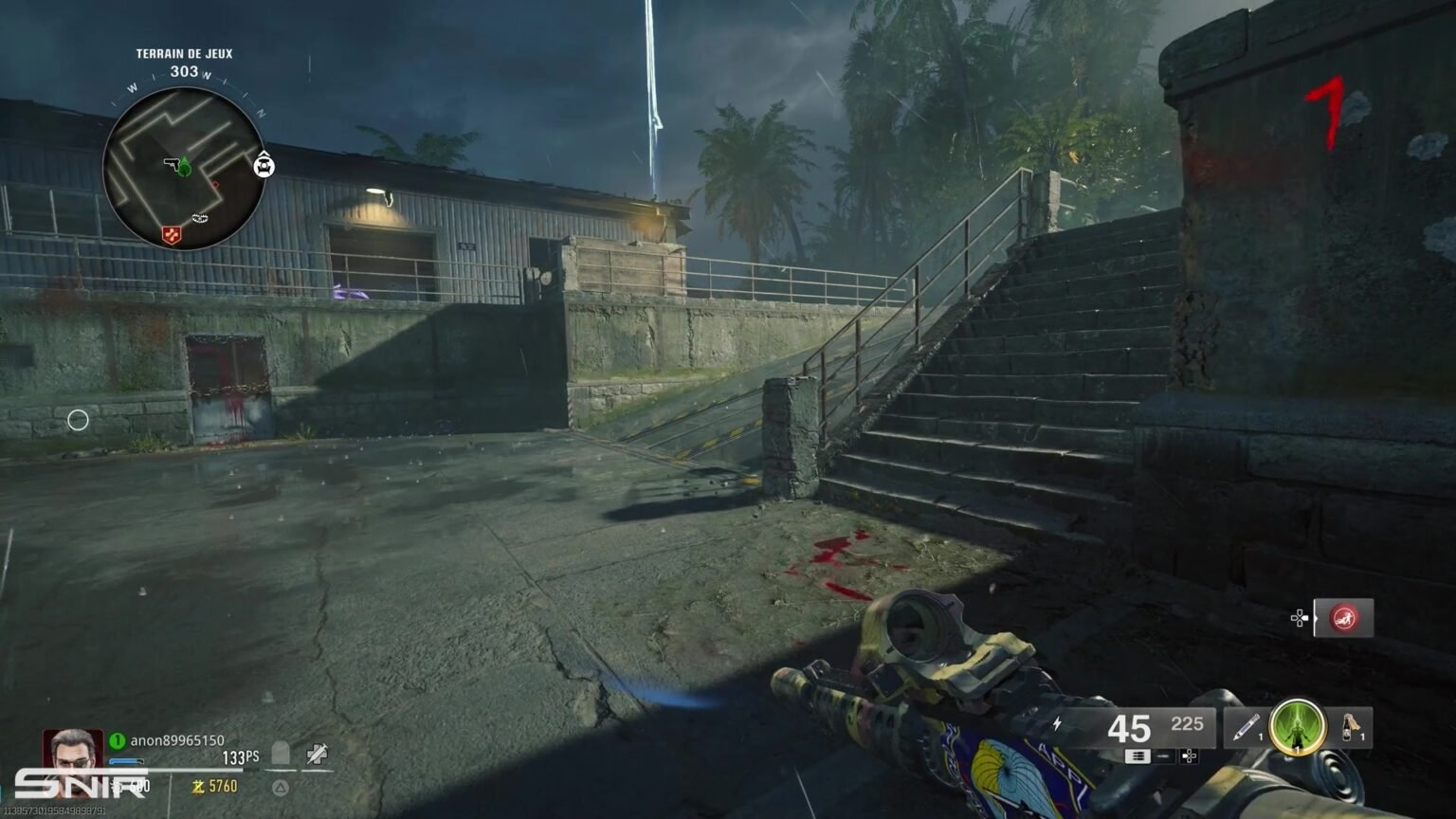Viewport: 1456px width, 819px height.
Task: Click the lightning bolt ammo mod icon
Action: pyautogui.click(x=1059, y=723)
